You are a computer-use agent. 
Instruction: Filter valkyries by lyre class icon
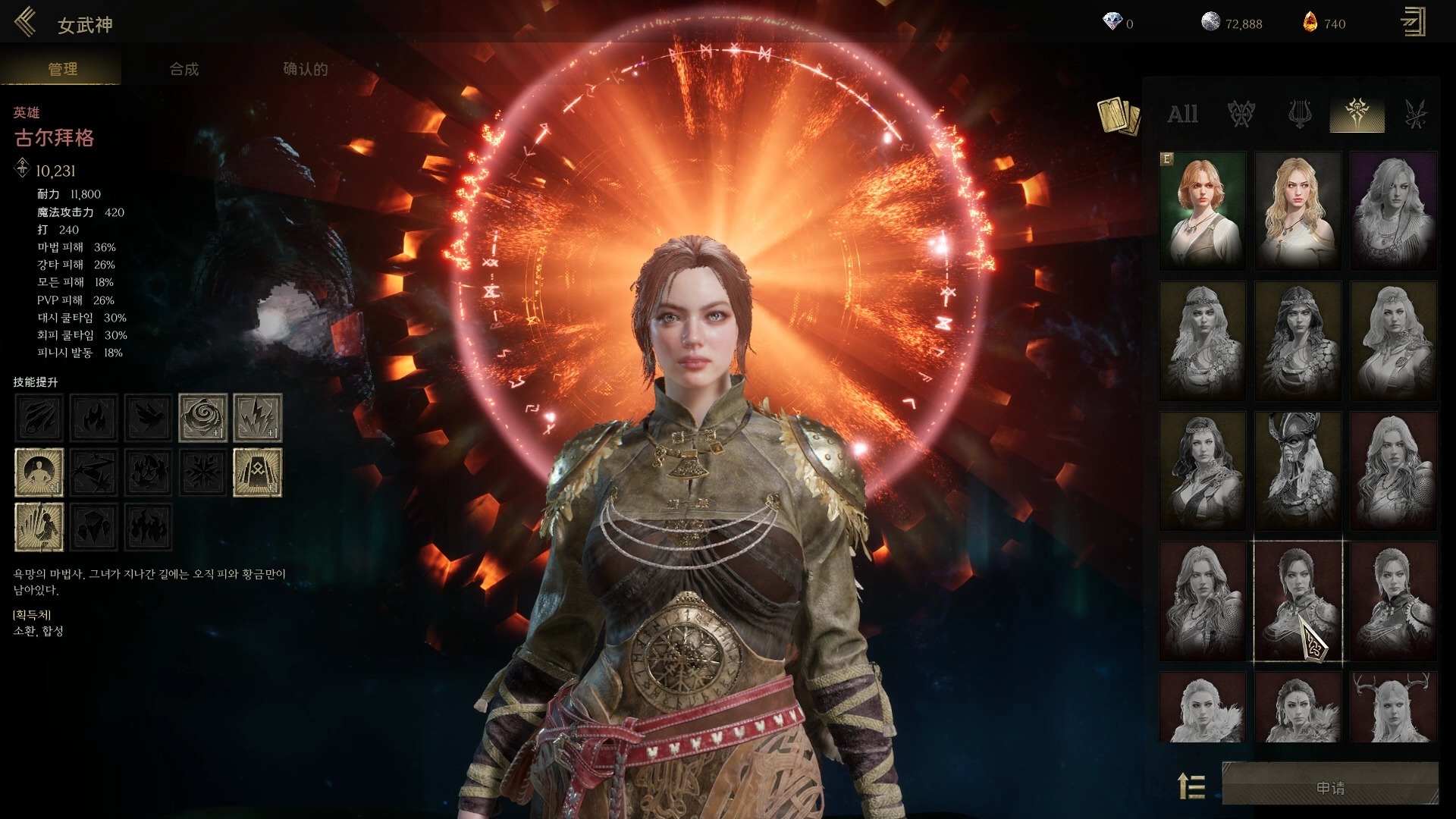(x=1300, y=115)
